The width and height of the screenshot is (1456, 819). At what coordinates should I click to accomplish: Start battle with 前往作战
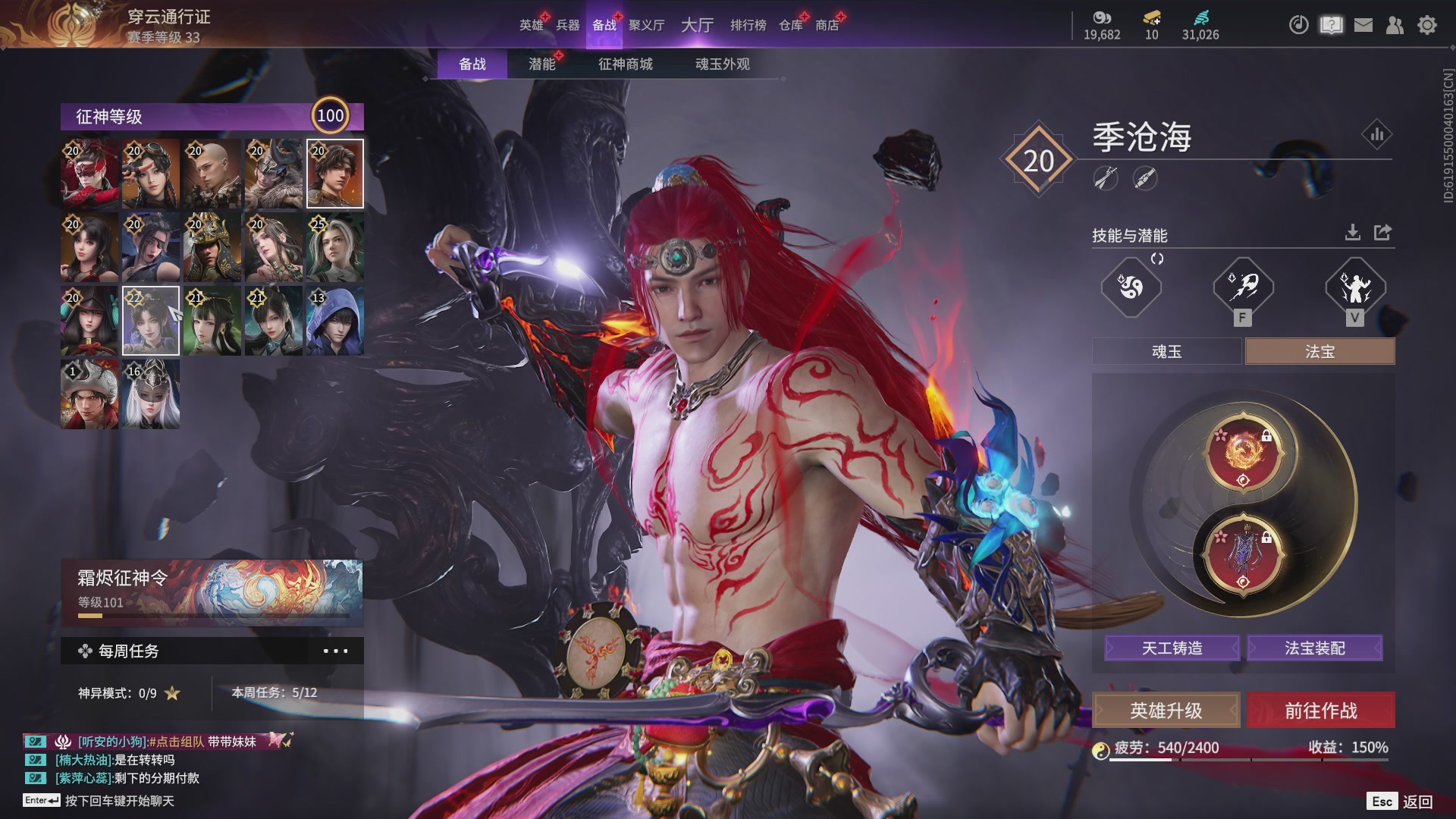point(1320,711)
